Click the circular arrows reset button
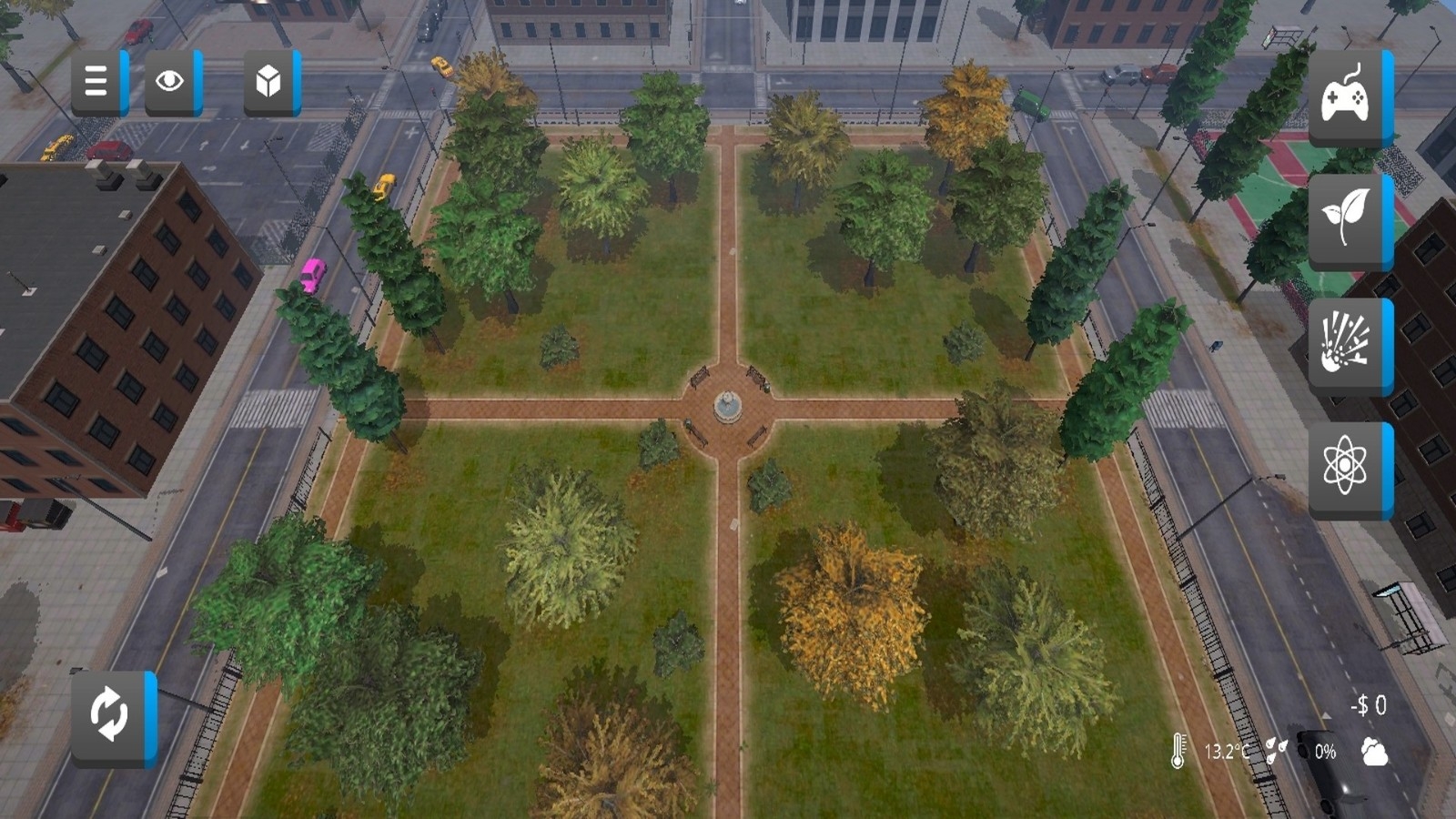 (x=109, y=716)
